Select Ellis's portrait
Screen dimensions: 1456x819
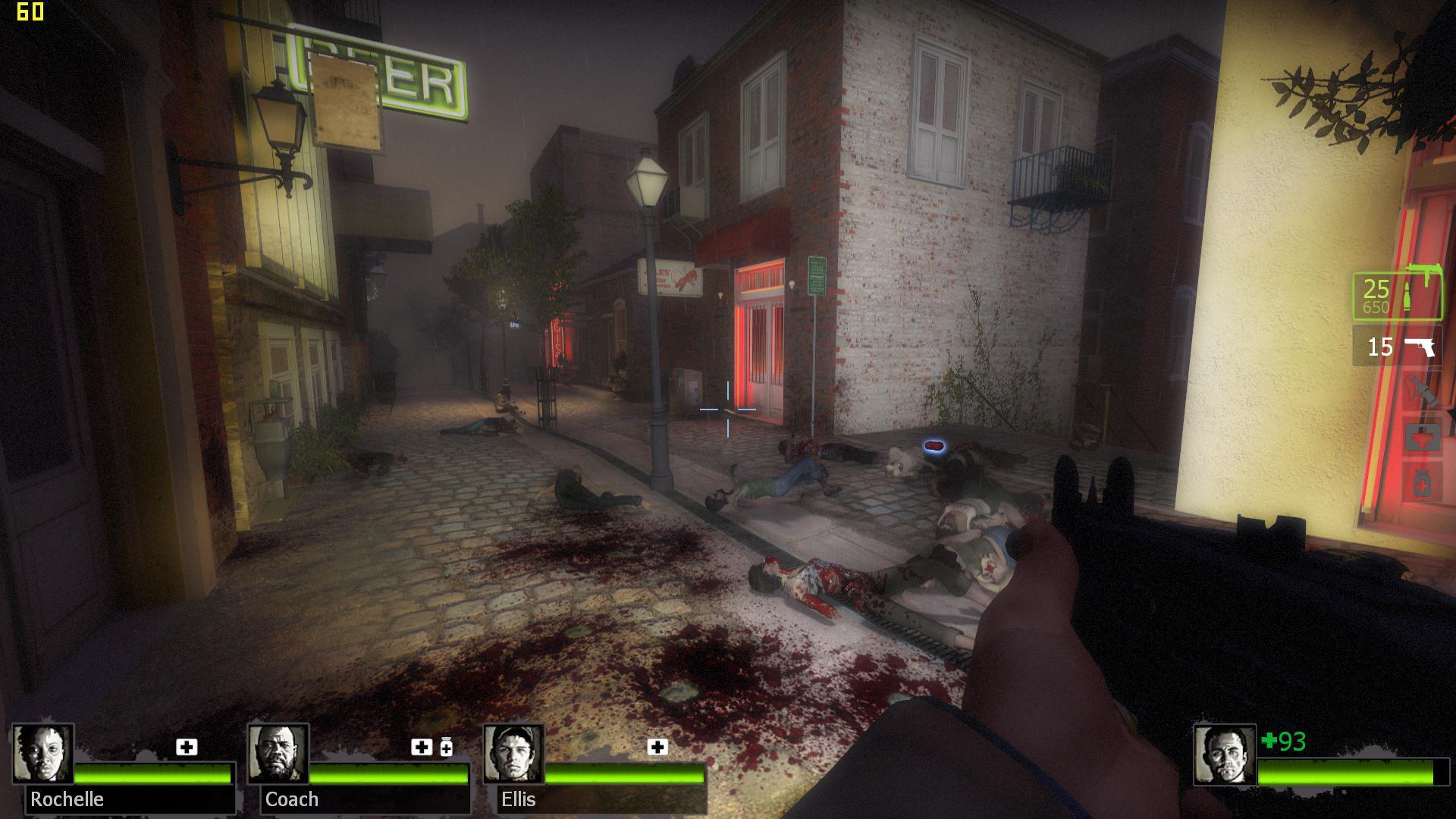point(513,754)
